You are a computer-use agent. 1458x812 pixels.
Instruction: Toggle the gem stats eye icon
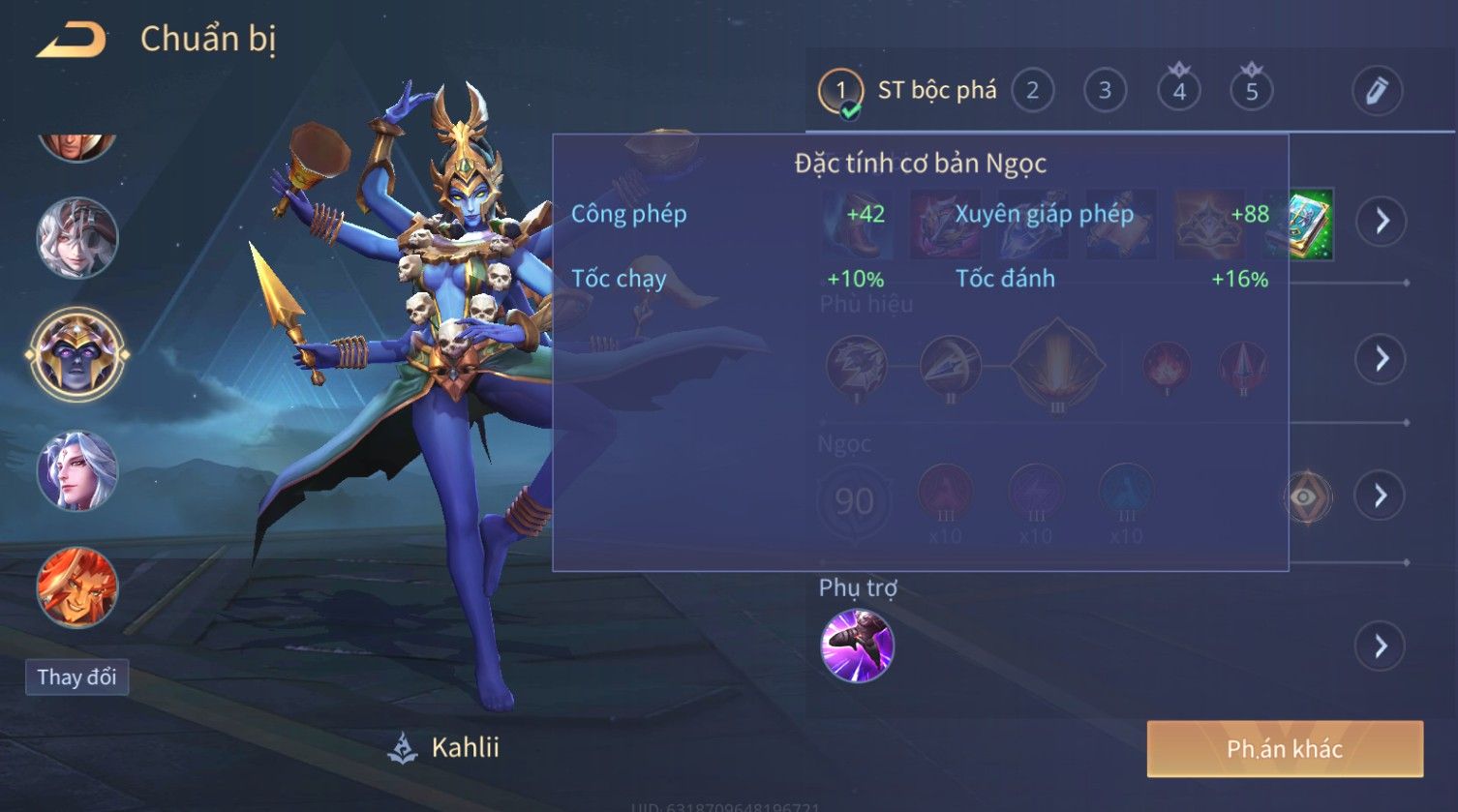click(x=1307, y=496)
